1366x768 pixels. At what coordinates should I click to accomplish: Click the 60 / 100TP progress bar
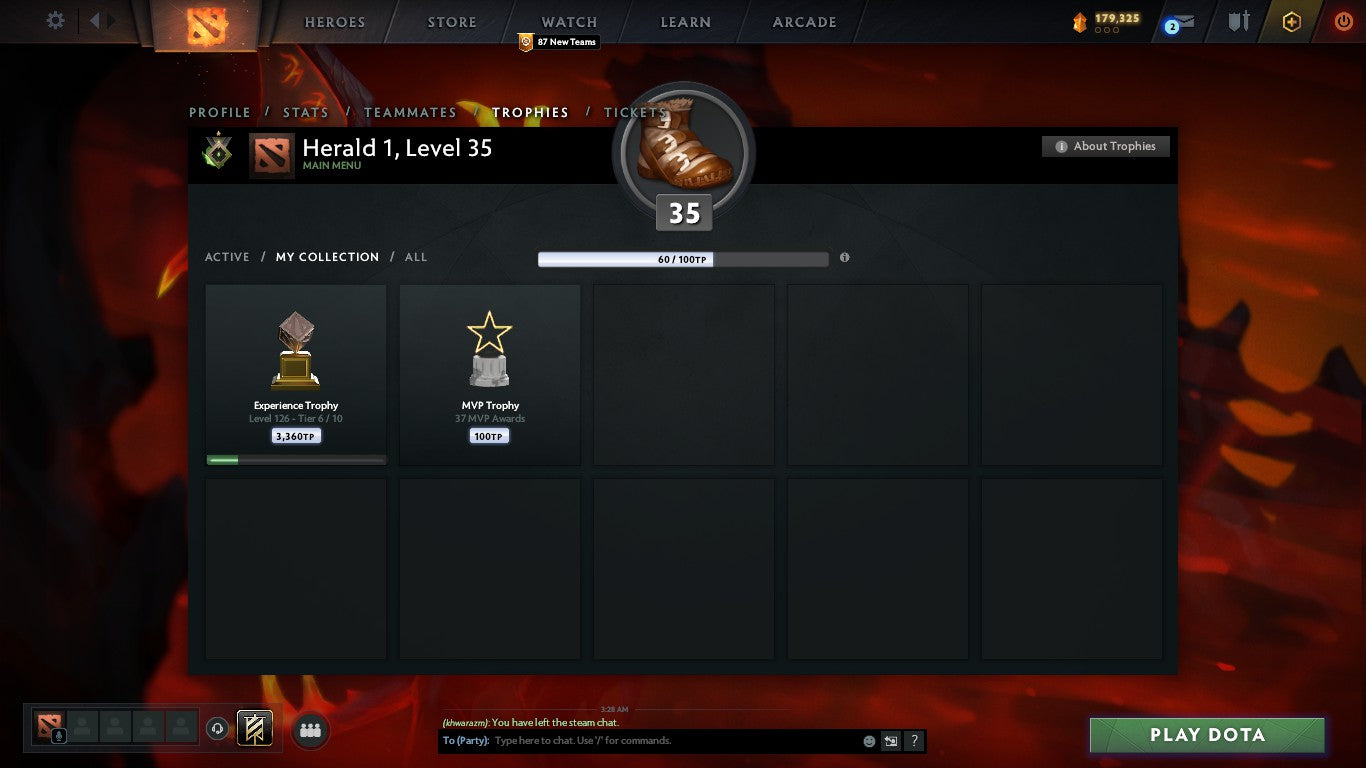pos(684,258)
